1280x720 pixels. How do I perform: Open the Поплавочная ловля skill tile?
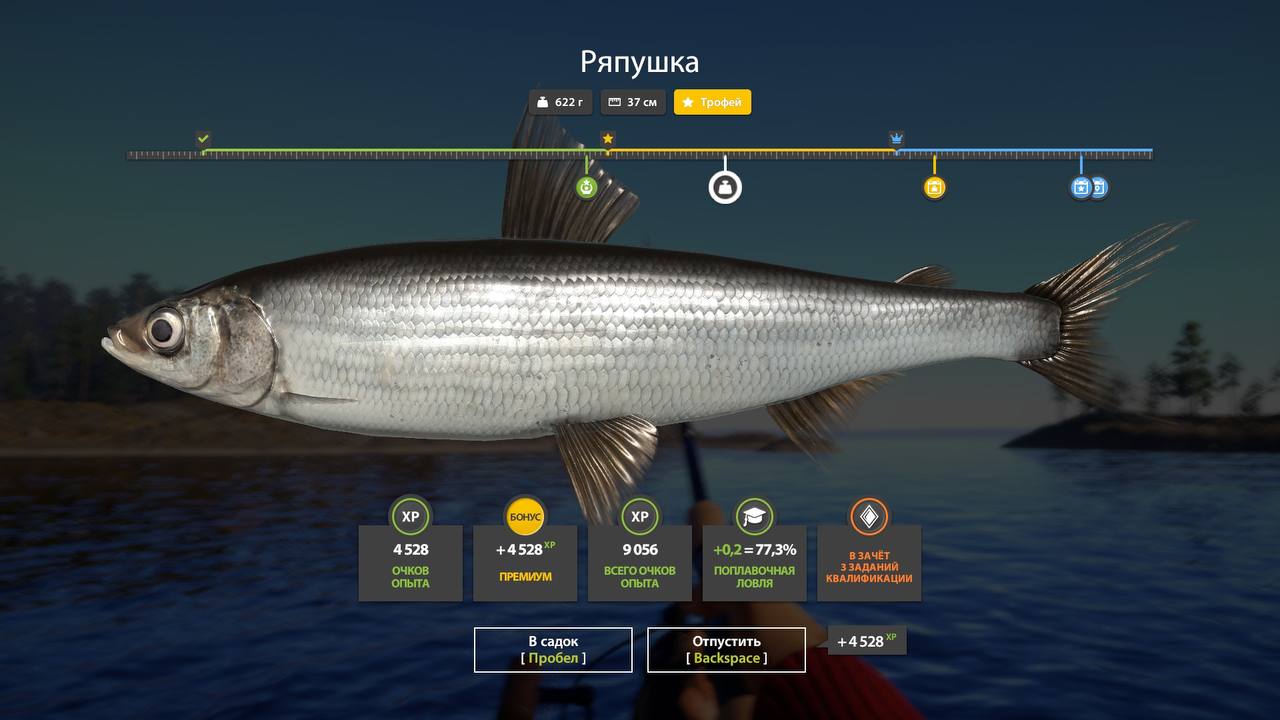[754, 562]
